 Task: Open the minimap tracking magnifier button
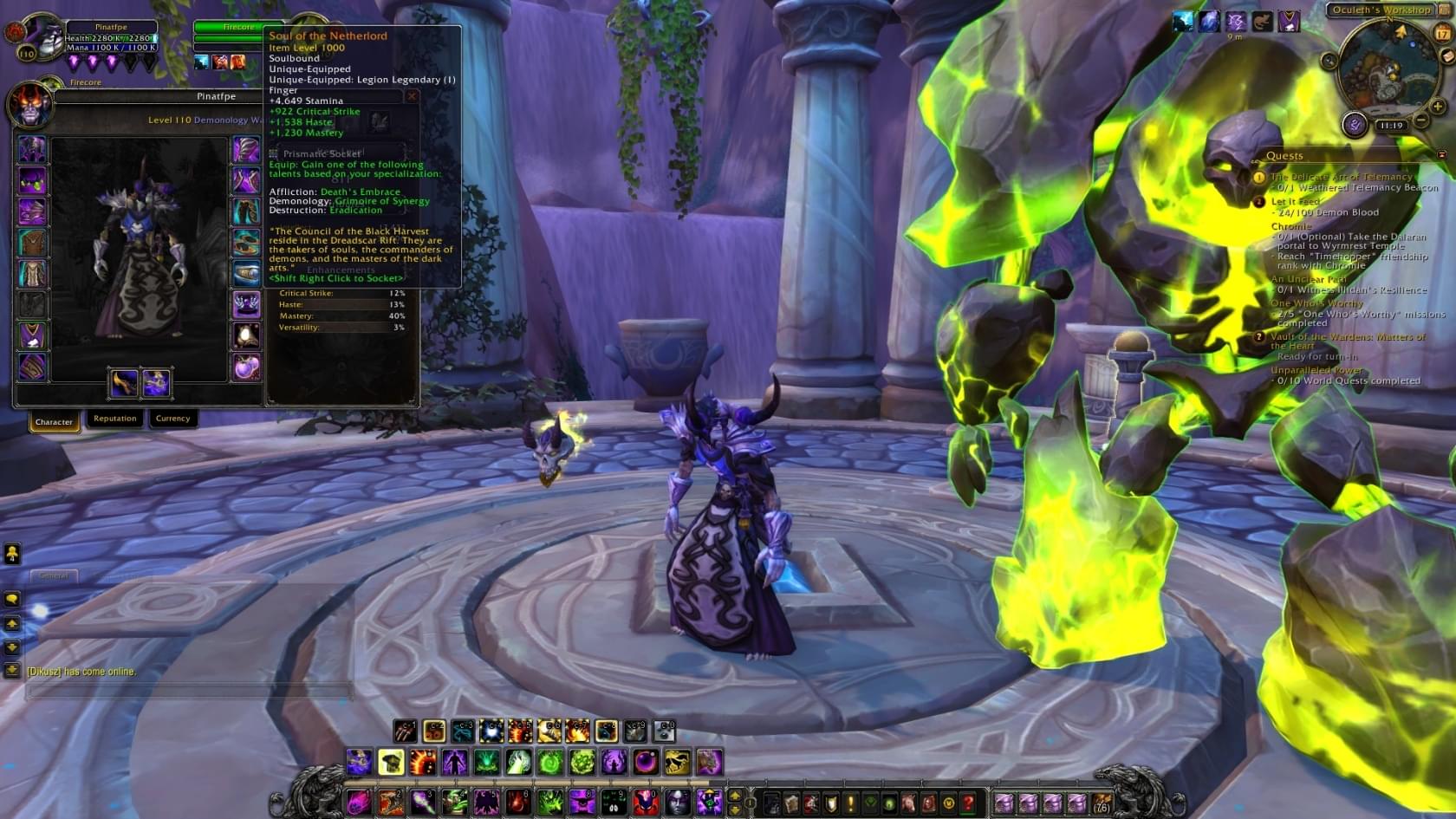pos(1329,61)
